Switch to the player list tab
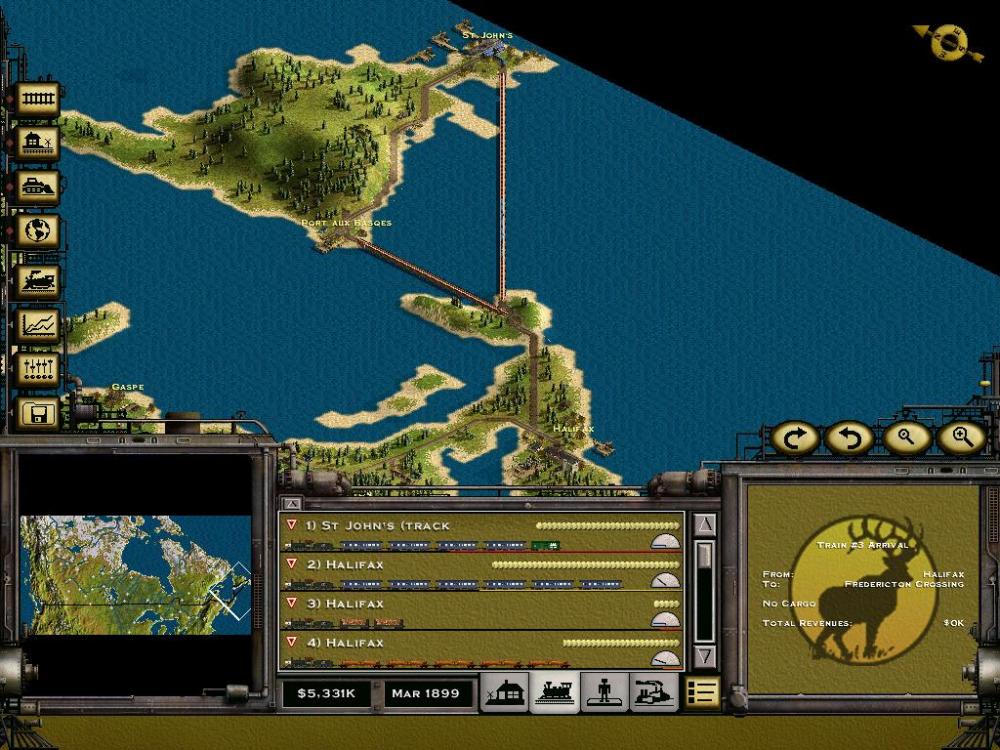This screenshot has height=750, width=1000. (x=603, y=692)
